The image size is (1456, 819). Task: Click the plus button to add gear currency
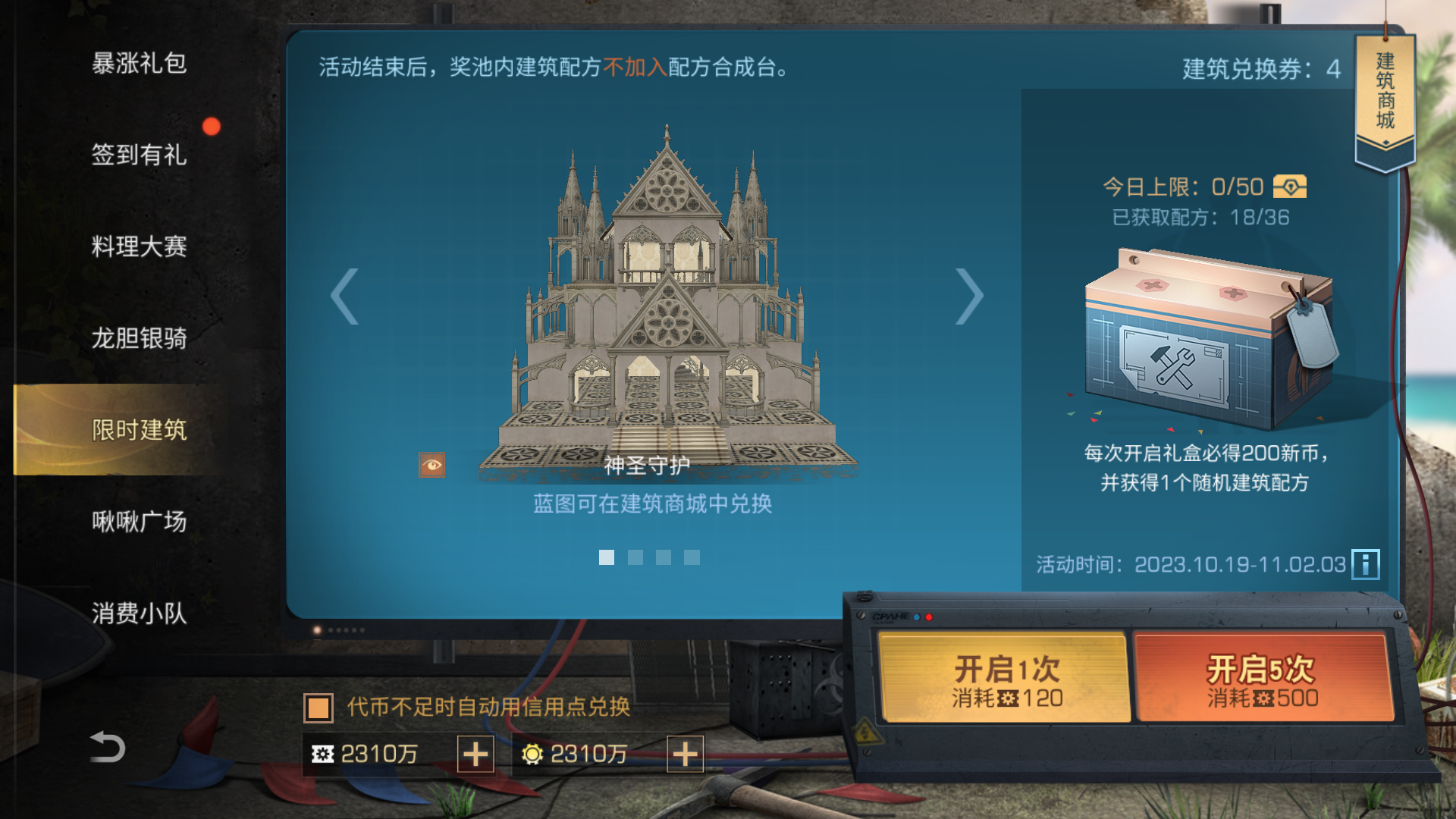coord(475,755)
